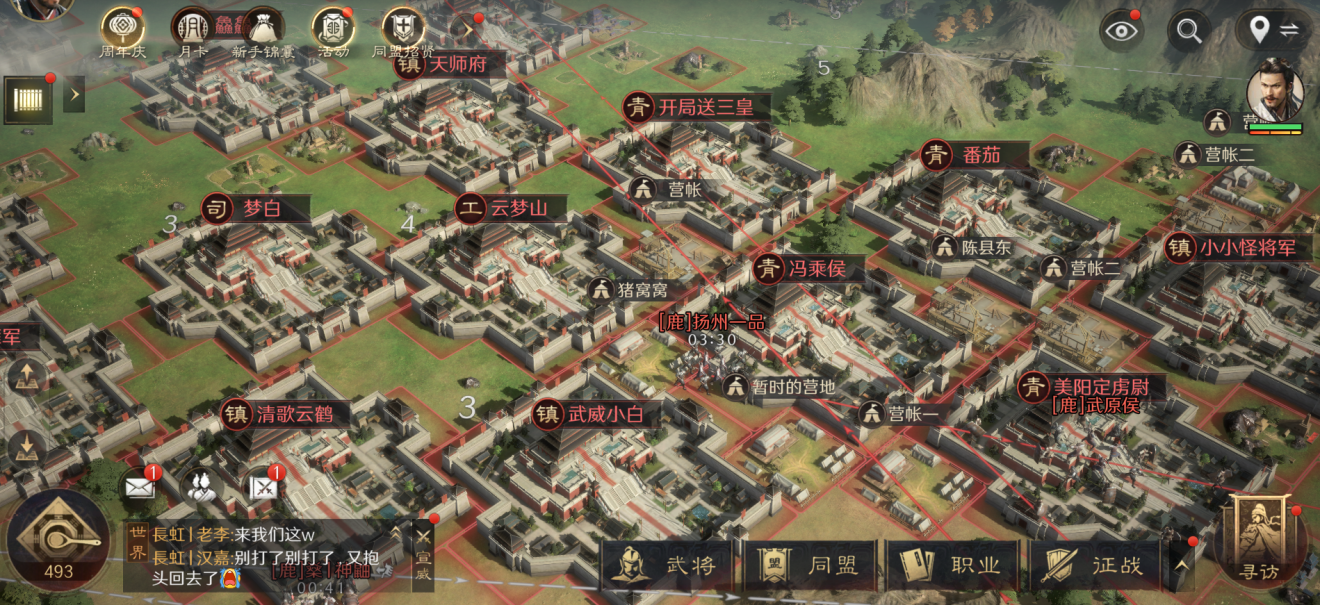Click the 宣威 button beside chat
Screen dimensions: 1320x605
(x=424, y=555)
